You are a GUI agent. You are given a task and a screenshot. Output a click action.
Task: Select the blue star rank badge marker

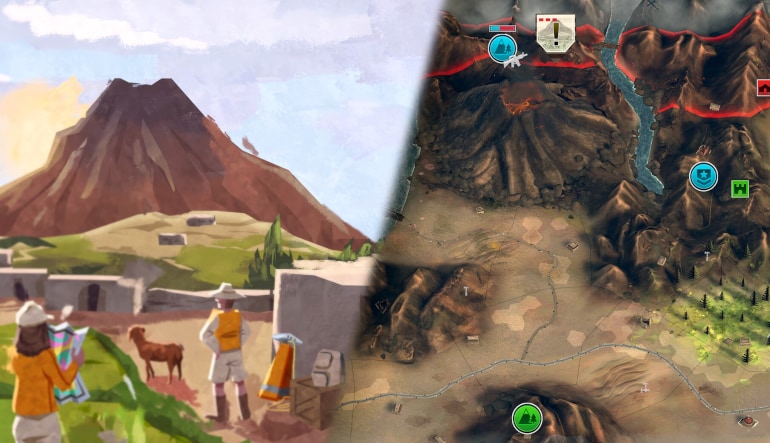click(x=703, y=176)
